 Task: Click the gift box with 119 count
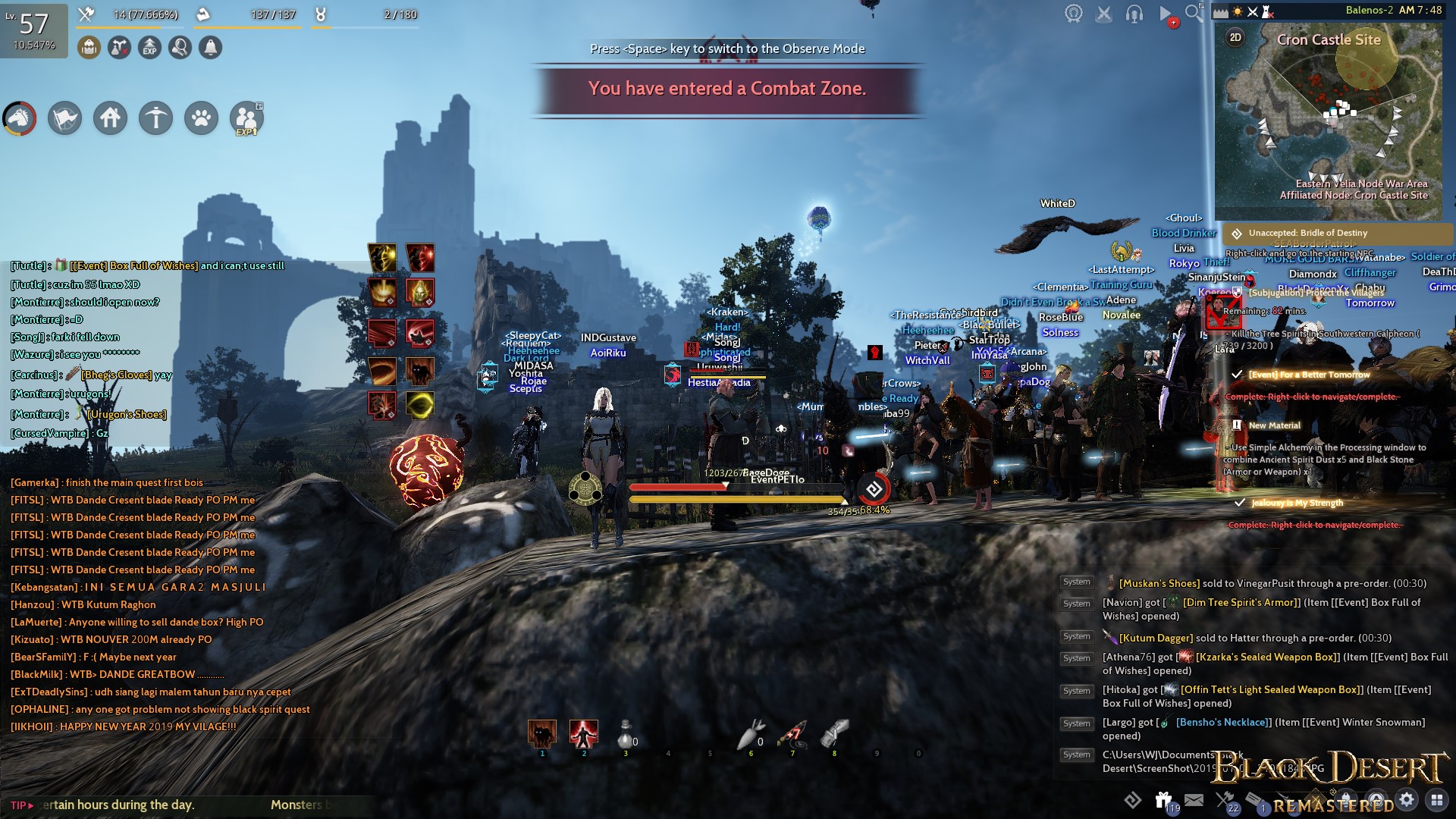pyautogui.click(x=1162, y=799)
